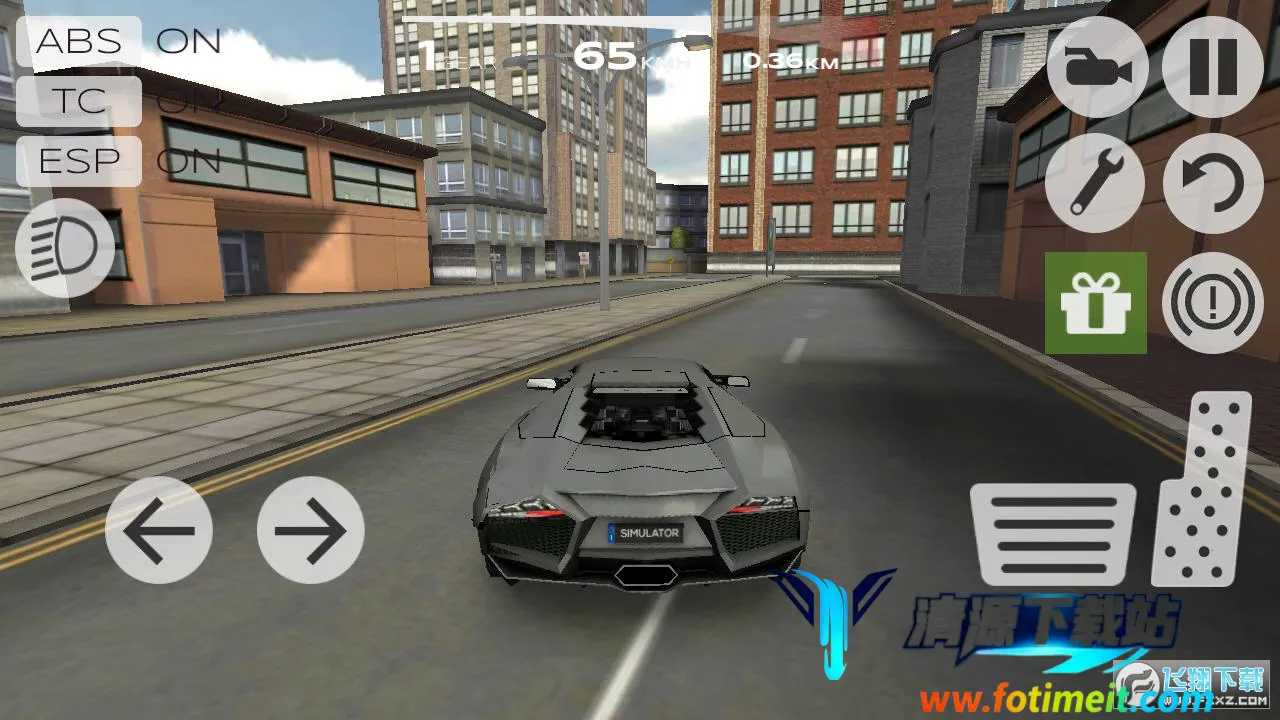This screenshot has width=1280, height=720.
Task: Steer right with the right arrow
Action: tap(310, 530)
